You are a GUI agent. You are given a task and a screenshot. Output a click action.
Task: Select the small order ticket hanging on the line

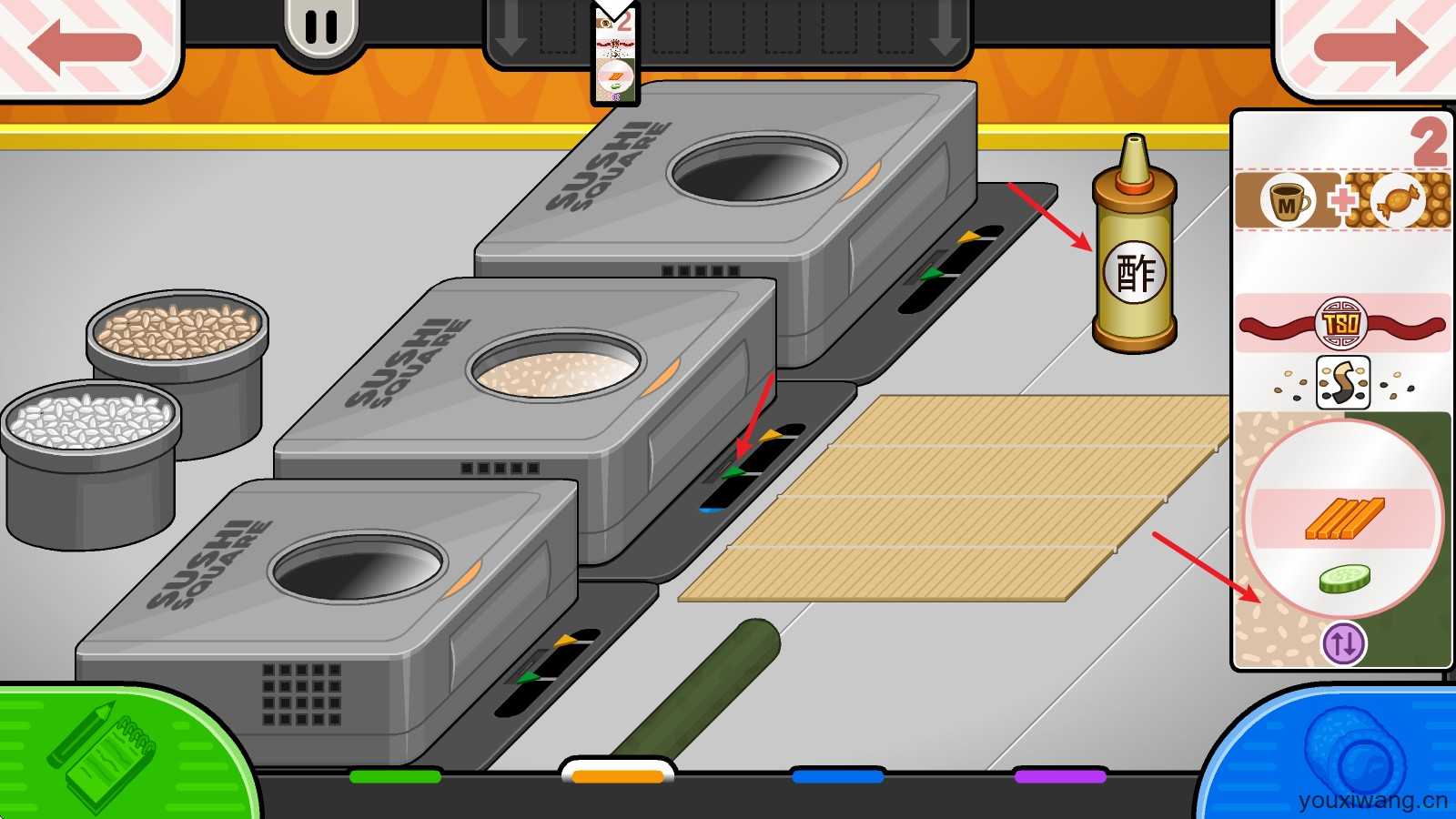(x=615, y=56)
